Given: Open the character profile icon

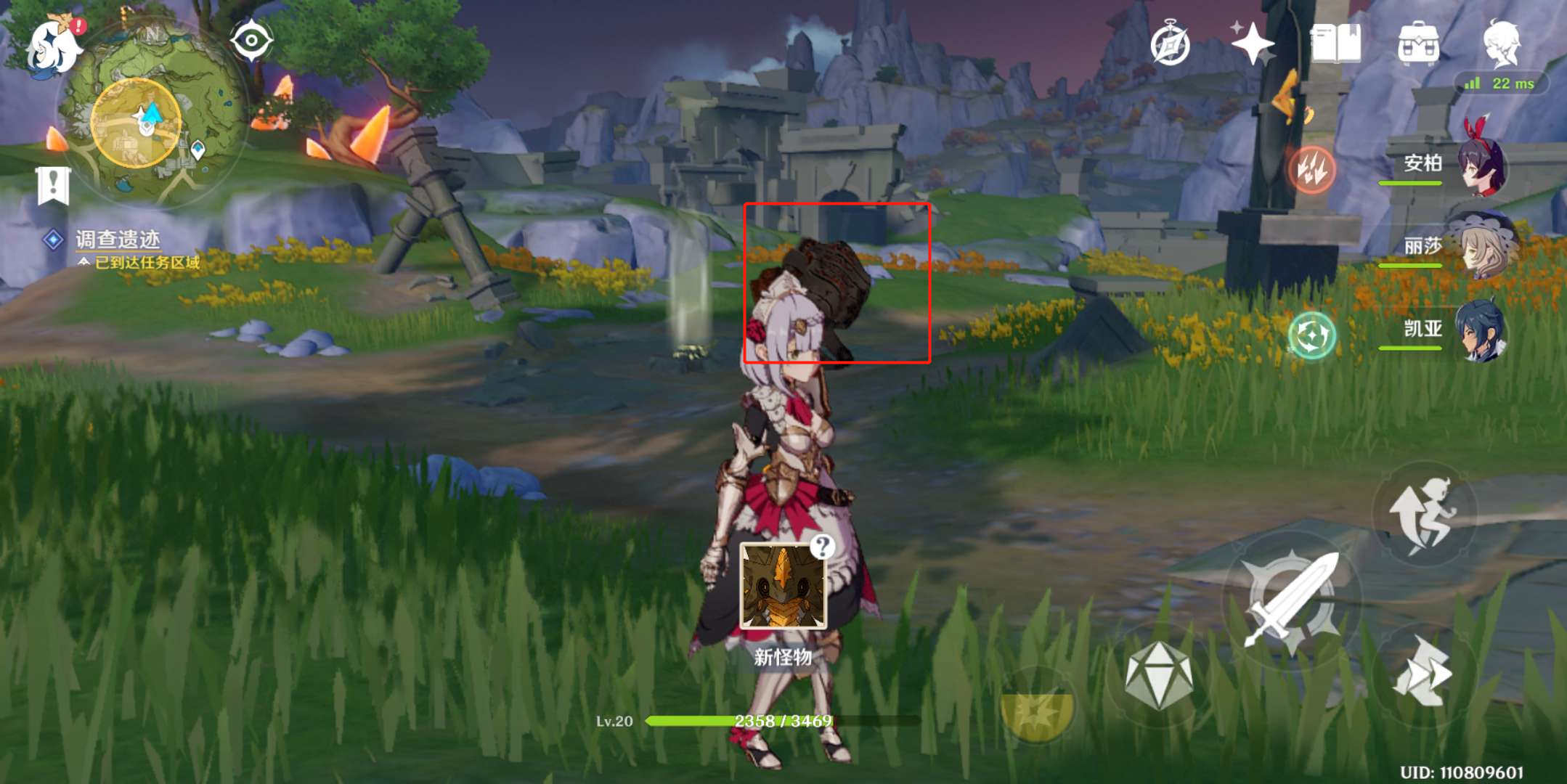Looking at the screenshot, I should click(x=1501, y=42).
